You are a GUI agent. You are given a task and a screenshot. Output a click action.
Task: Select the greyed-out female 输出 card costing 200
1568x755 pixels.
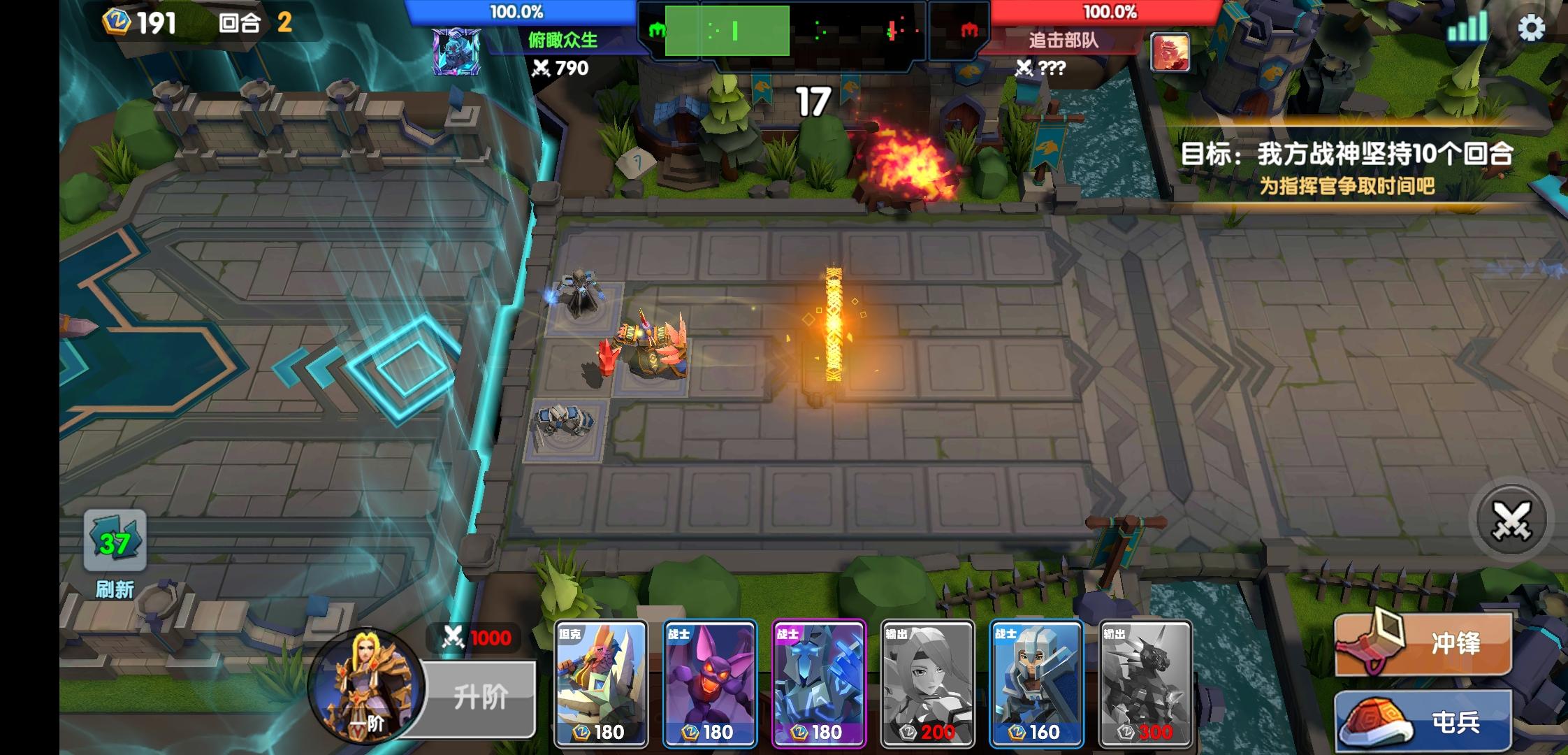pos(928,683)
